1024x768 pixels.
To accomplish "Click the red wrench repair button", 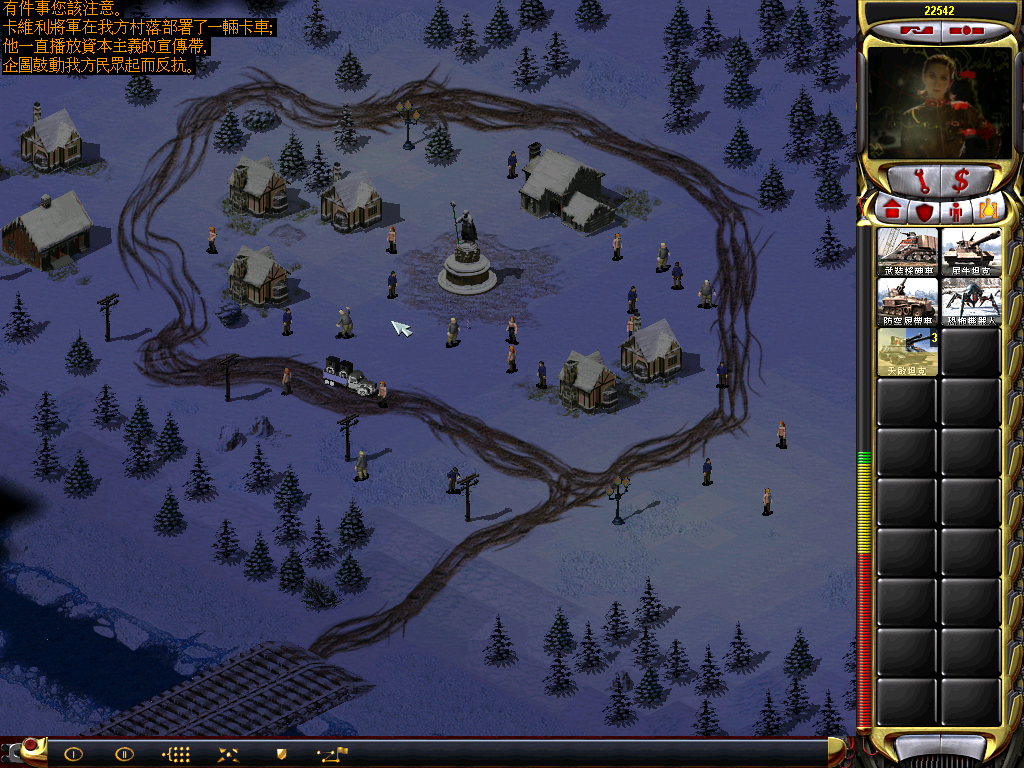I will [918, 181].
